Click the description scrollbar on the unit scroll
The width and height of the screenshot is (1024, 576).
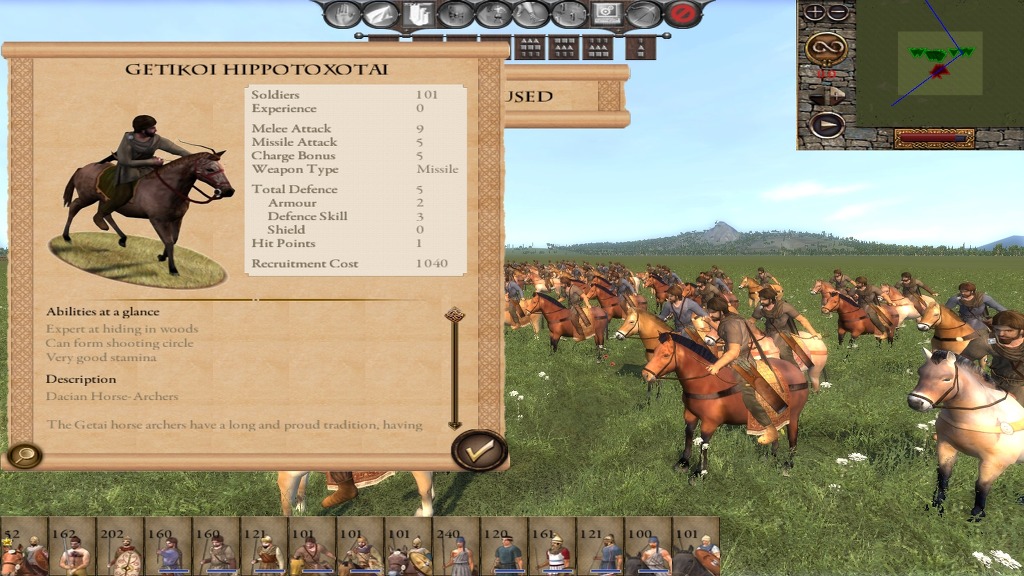pos(454,368)
